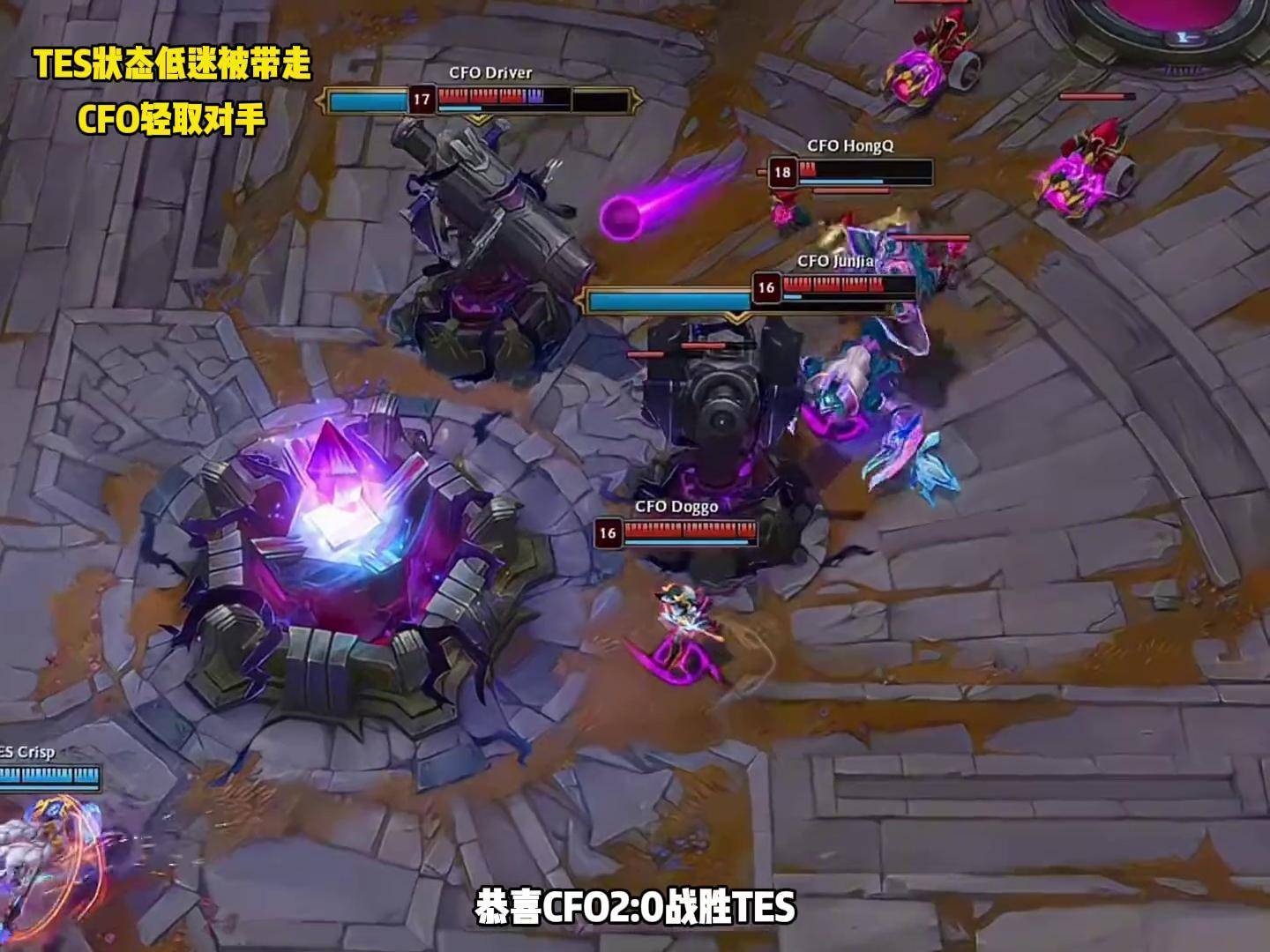Expand the CFO Driver stat panel
Screen dimensions: 1270x952
[485, 100]
